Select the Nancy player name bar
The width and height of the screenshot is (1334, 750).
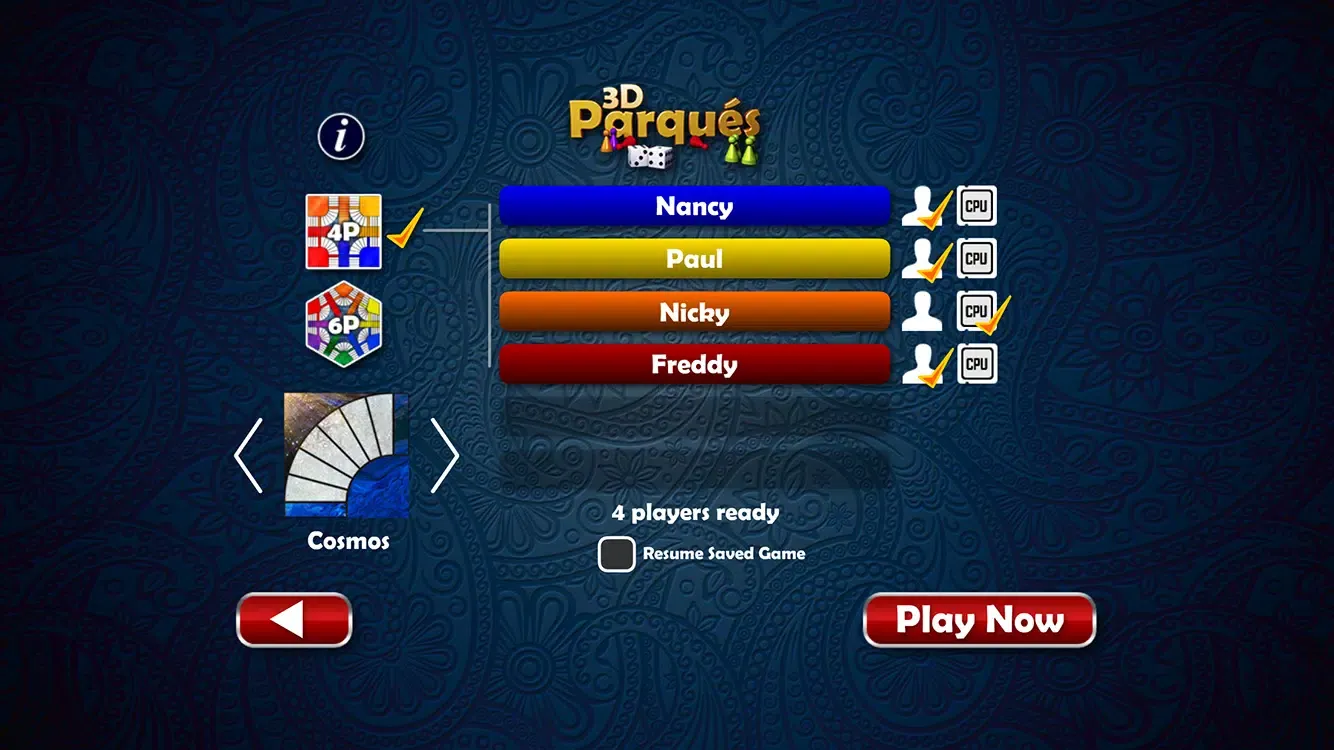point(695,206)
